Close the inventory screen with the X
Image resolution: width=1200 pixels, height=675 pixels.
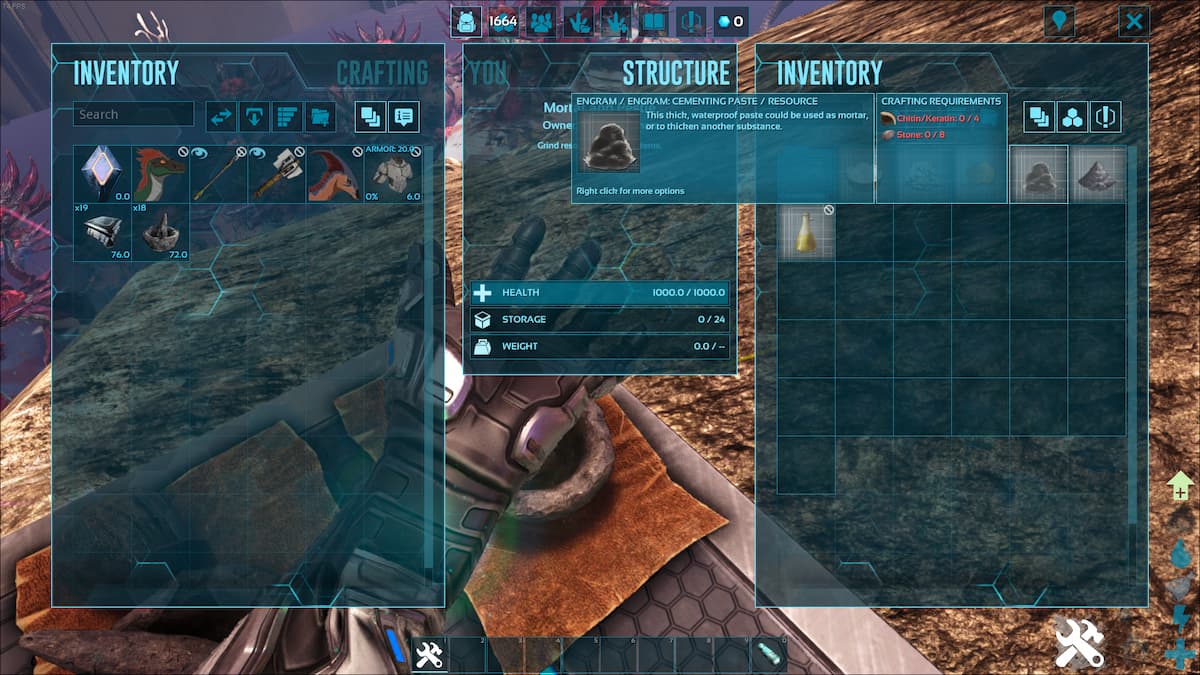click(1133, 21)
